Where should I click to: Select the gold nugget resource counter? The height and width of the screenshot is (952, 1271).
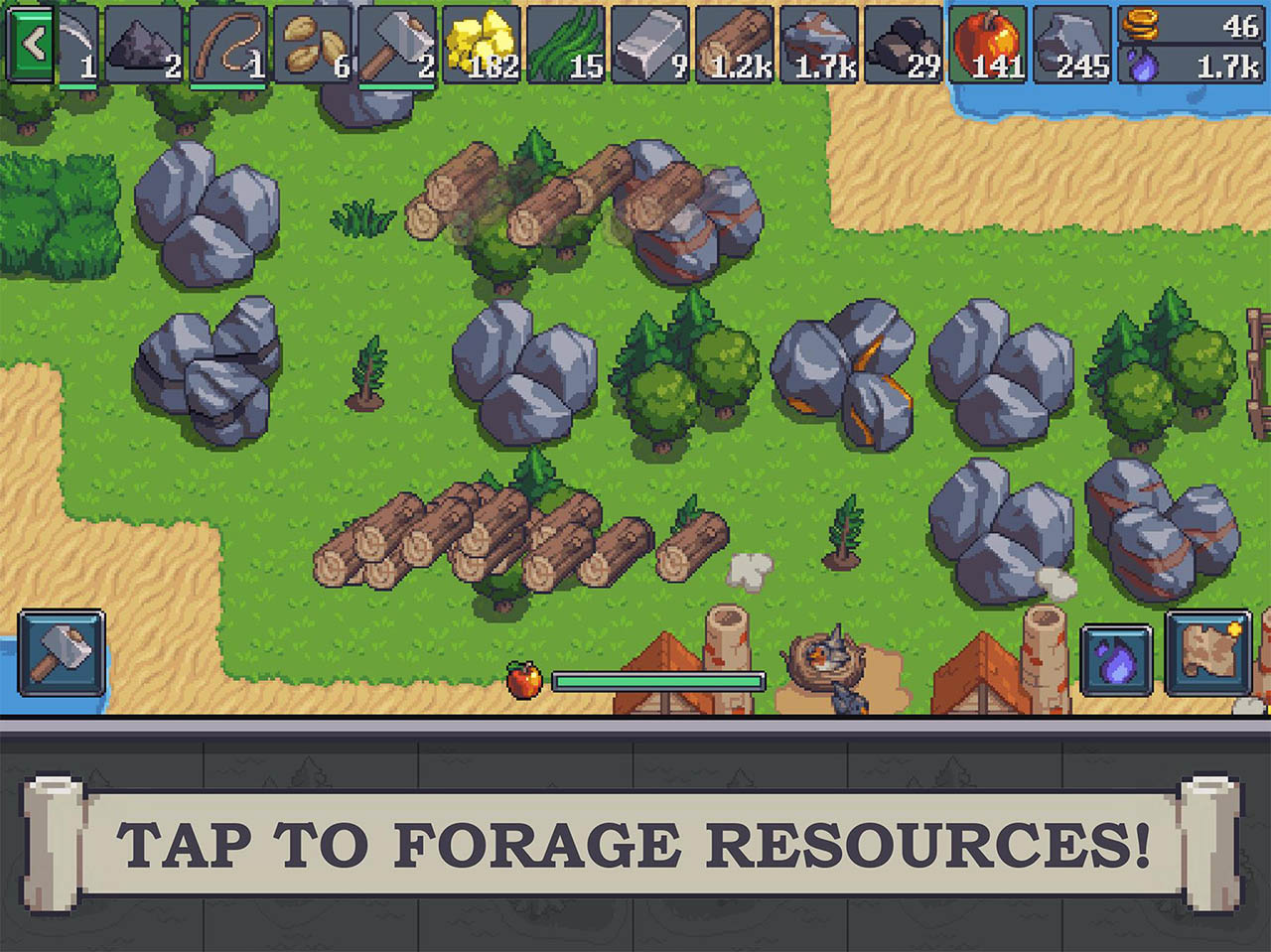click(x=477, y=45)
